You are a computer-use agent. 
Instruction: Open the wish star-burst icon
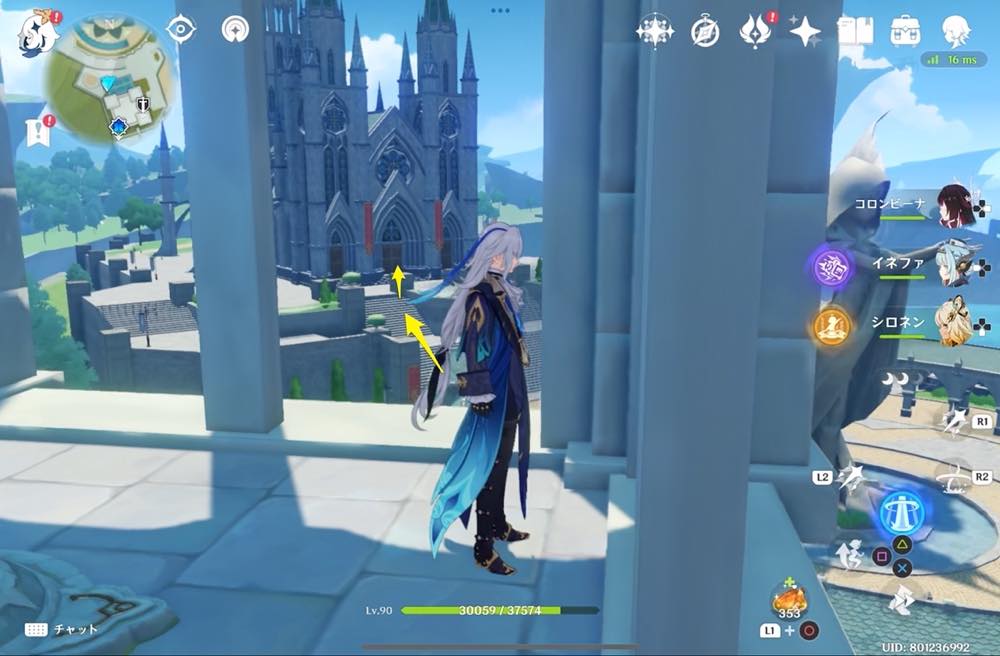[654, 32]
